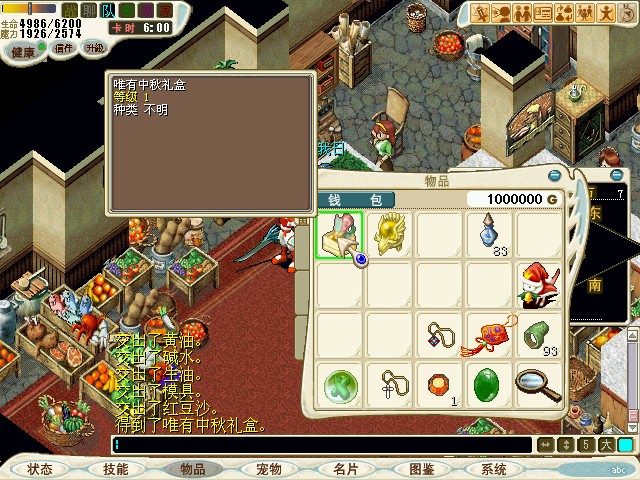The height and width of the screenshot is (480, 640).
Task: Select the round green leaf orb item
Action: pos(341,386)
